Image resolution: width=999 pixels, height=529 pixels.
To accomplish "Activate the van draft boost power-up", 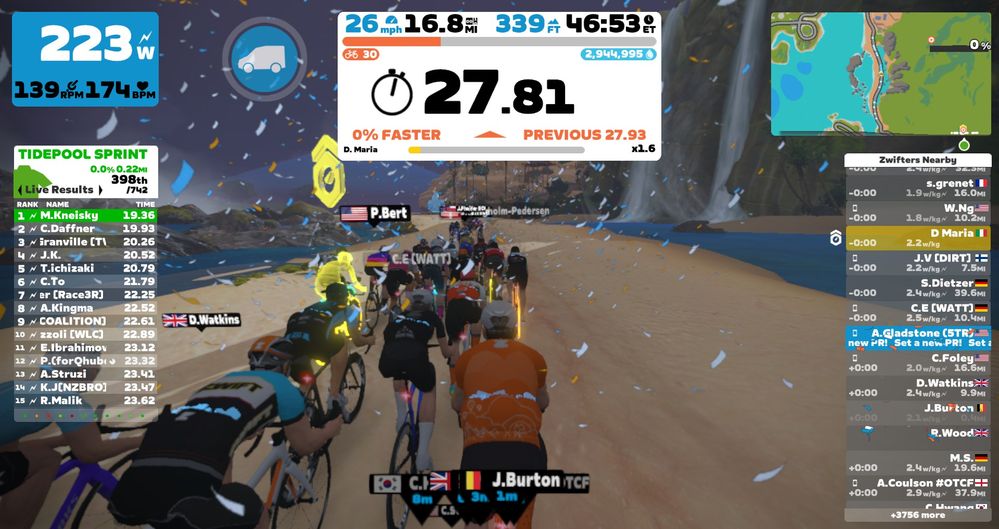I will tap(264, 59).
